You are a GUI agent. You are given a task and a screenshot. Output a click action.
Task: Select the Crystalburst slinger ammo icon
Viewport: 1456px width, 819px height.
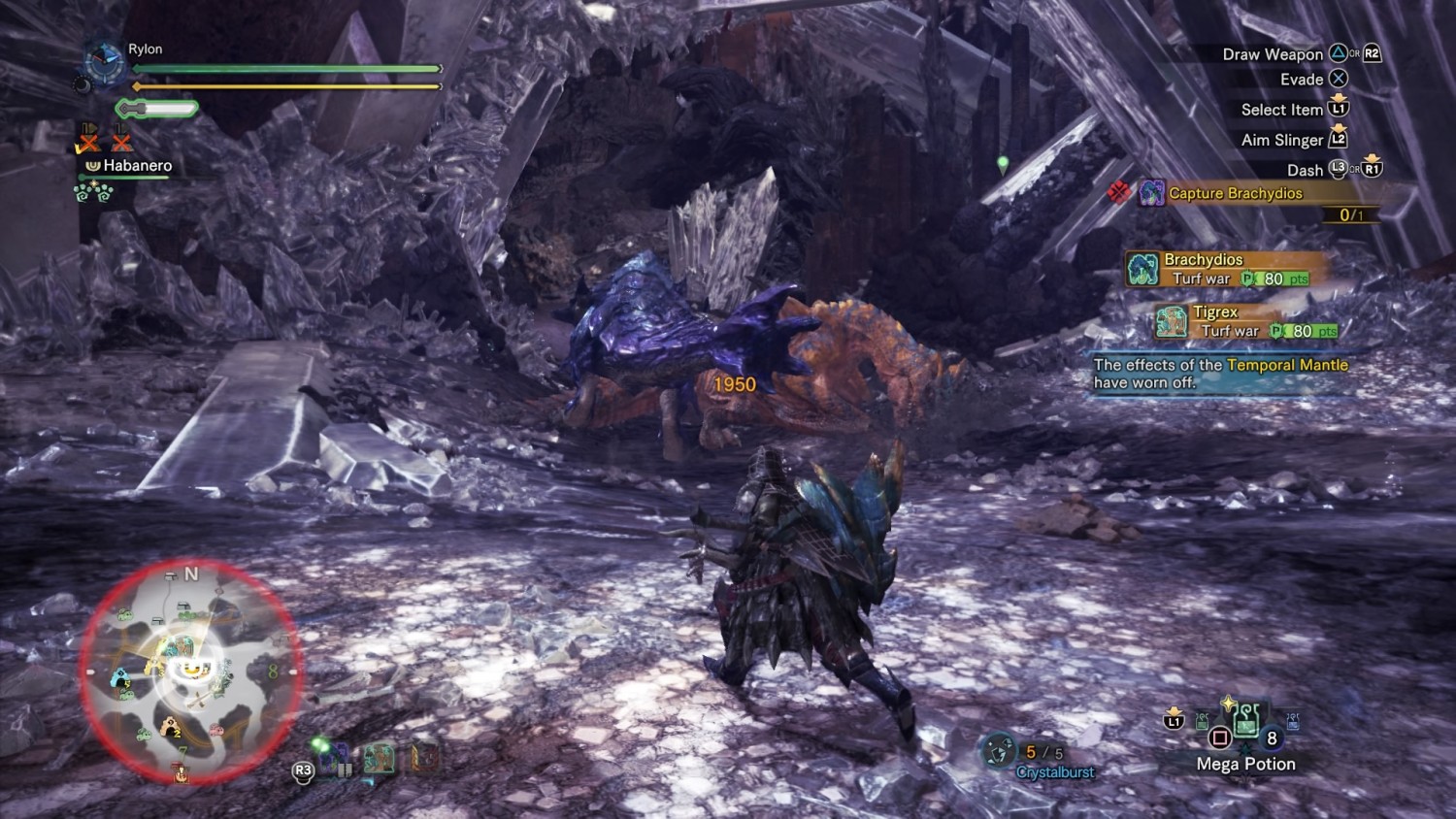coord(998,750)
